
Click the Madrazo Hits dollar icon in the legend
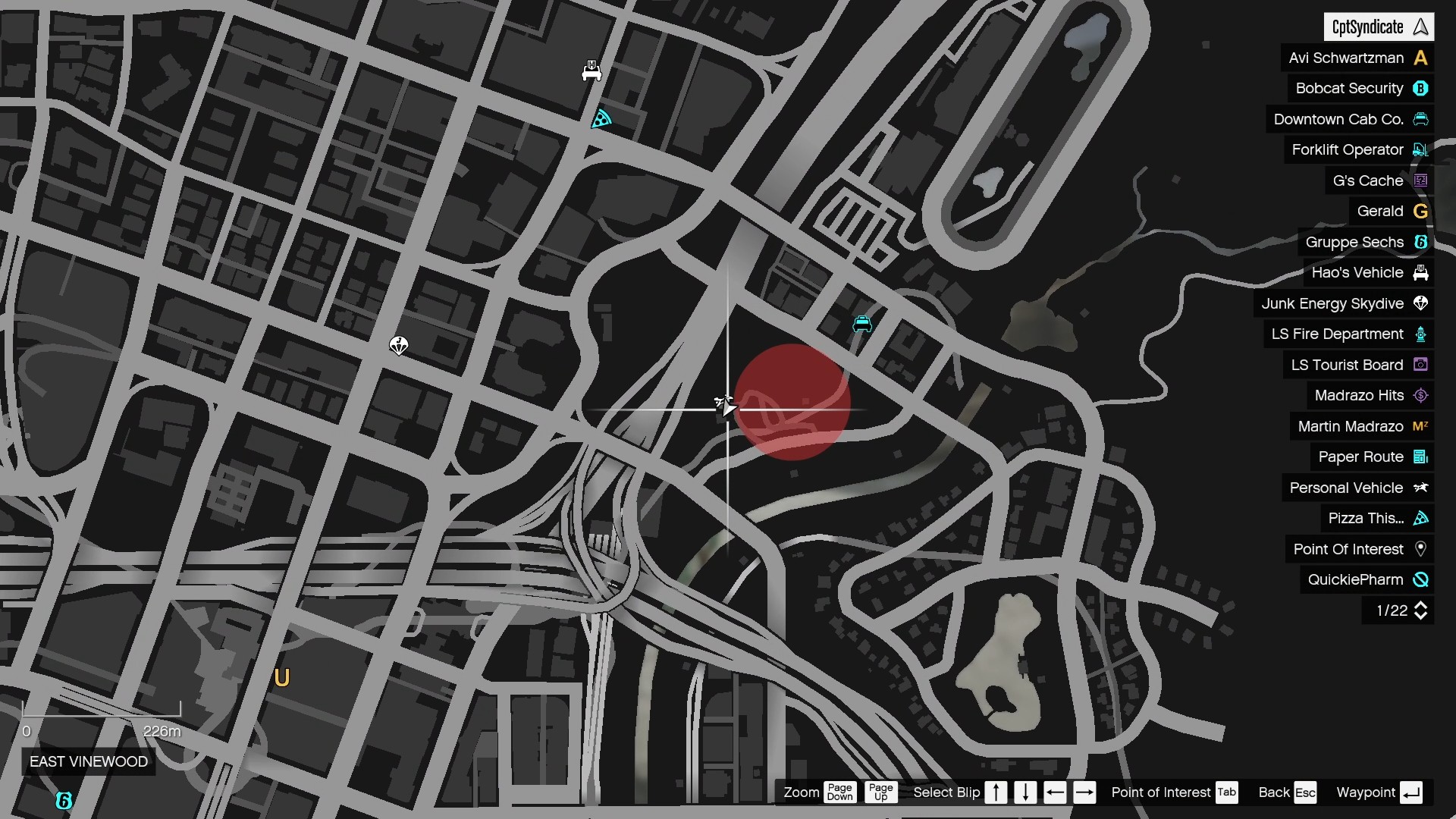coord(1421,395)
